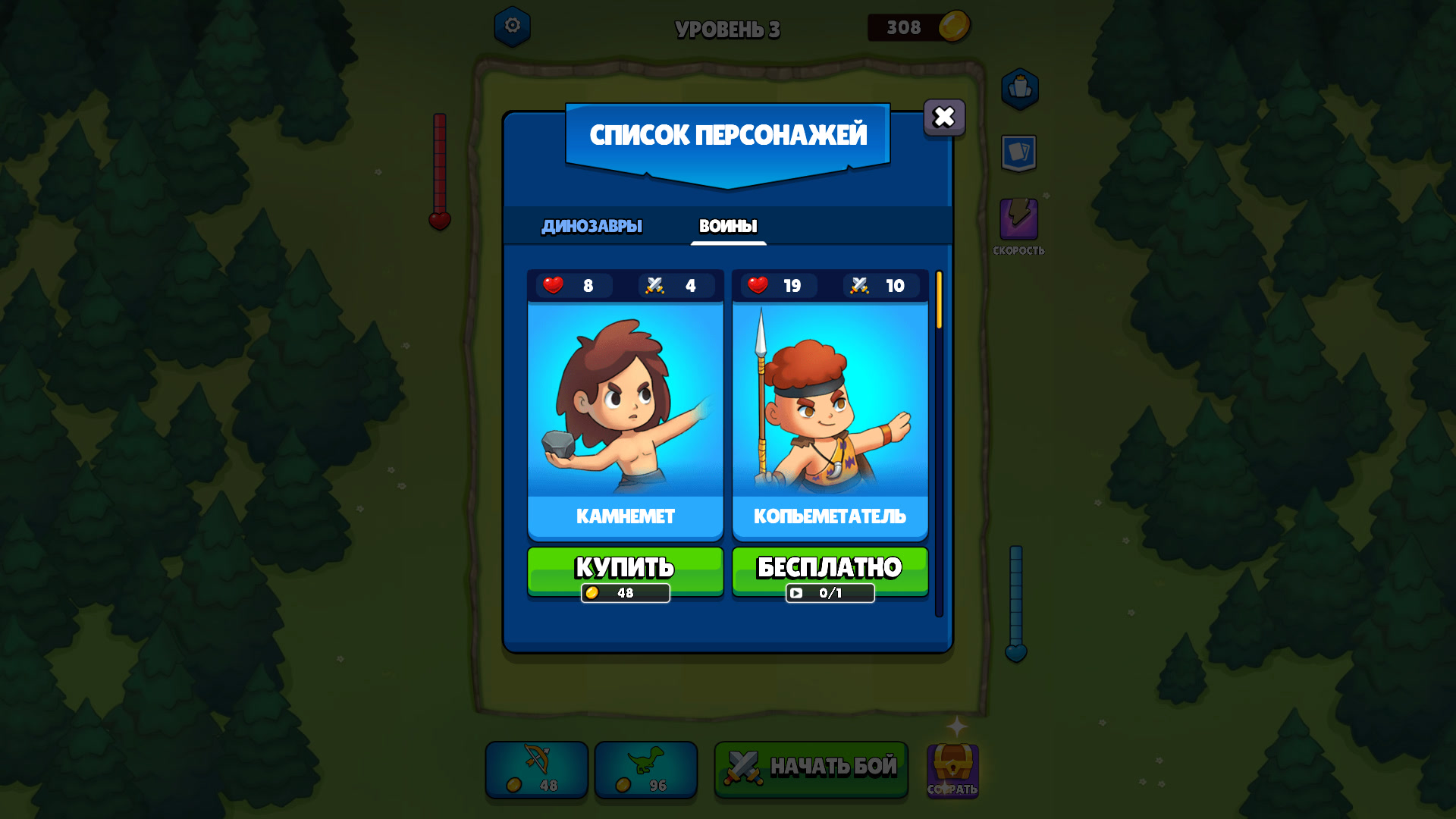Screen dimensions: 1456x819
Task: Select the ВОИНЫ tab
Action: click(x=728, y=225)
